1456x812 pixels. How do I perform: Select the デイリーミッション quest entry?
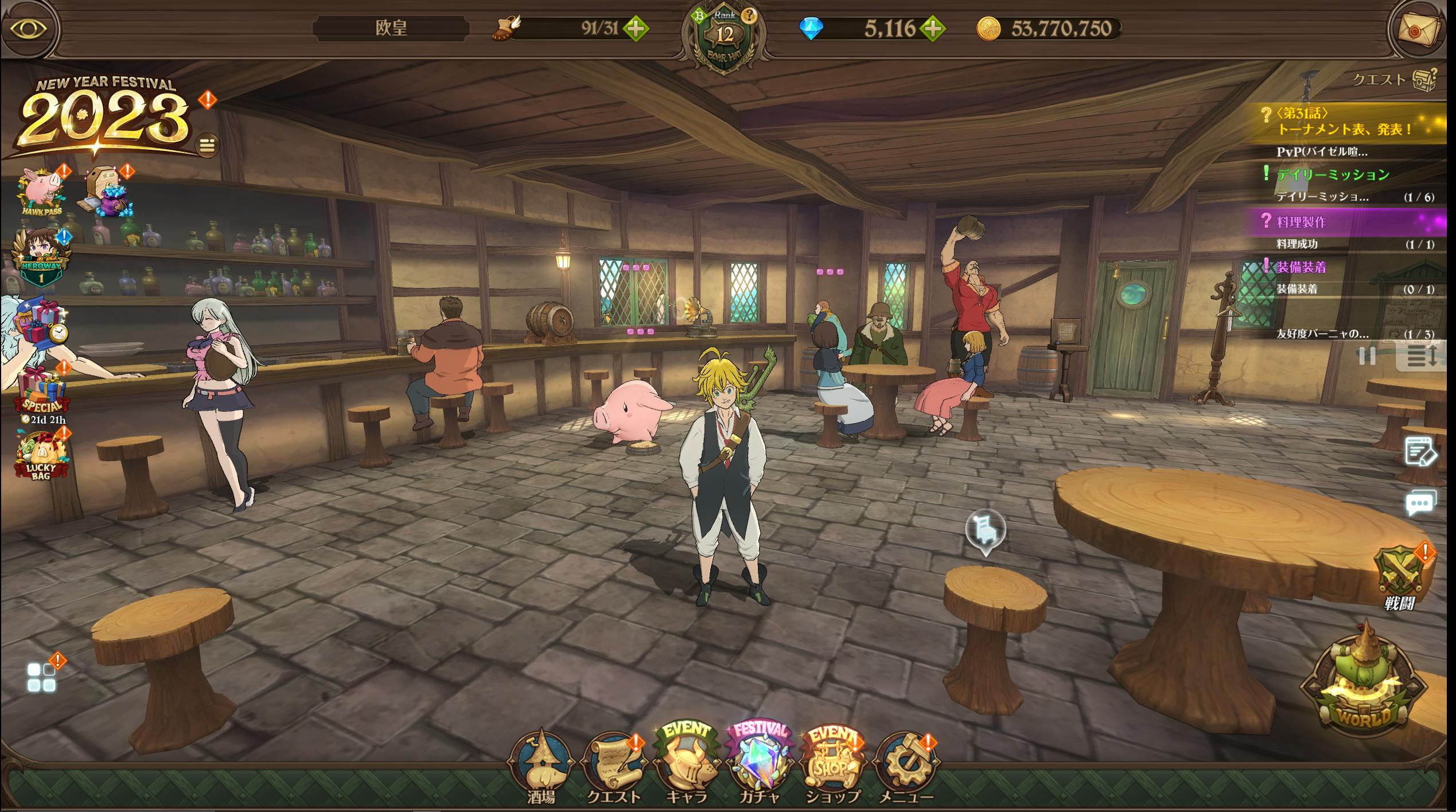1332,174
